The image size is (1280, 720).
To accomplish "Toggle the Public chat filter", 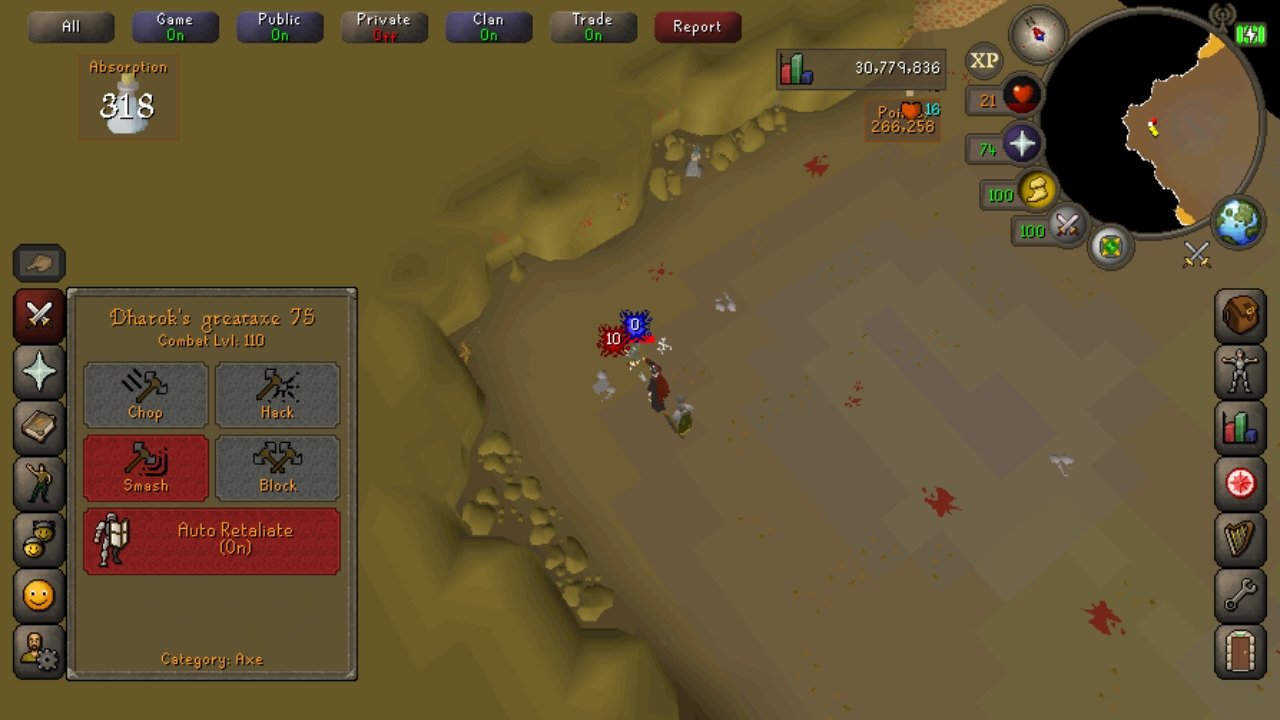I will (279, 27).
